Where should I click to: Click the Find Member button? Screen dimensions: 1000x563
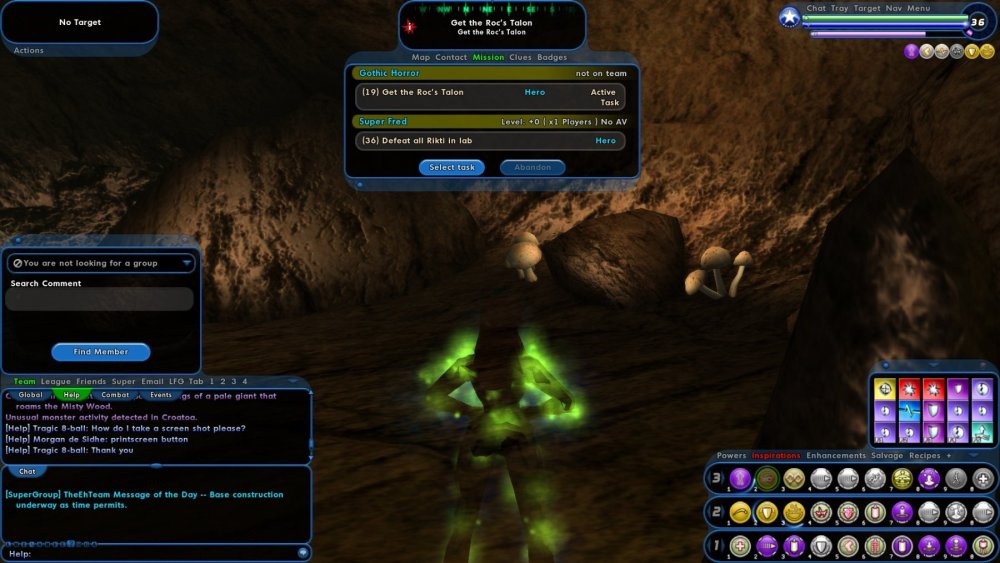click(100, 352)
